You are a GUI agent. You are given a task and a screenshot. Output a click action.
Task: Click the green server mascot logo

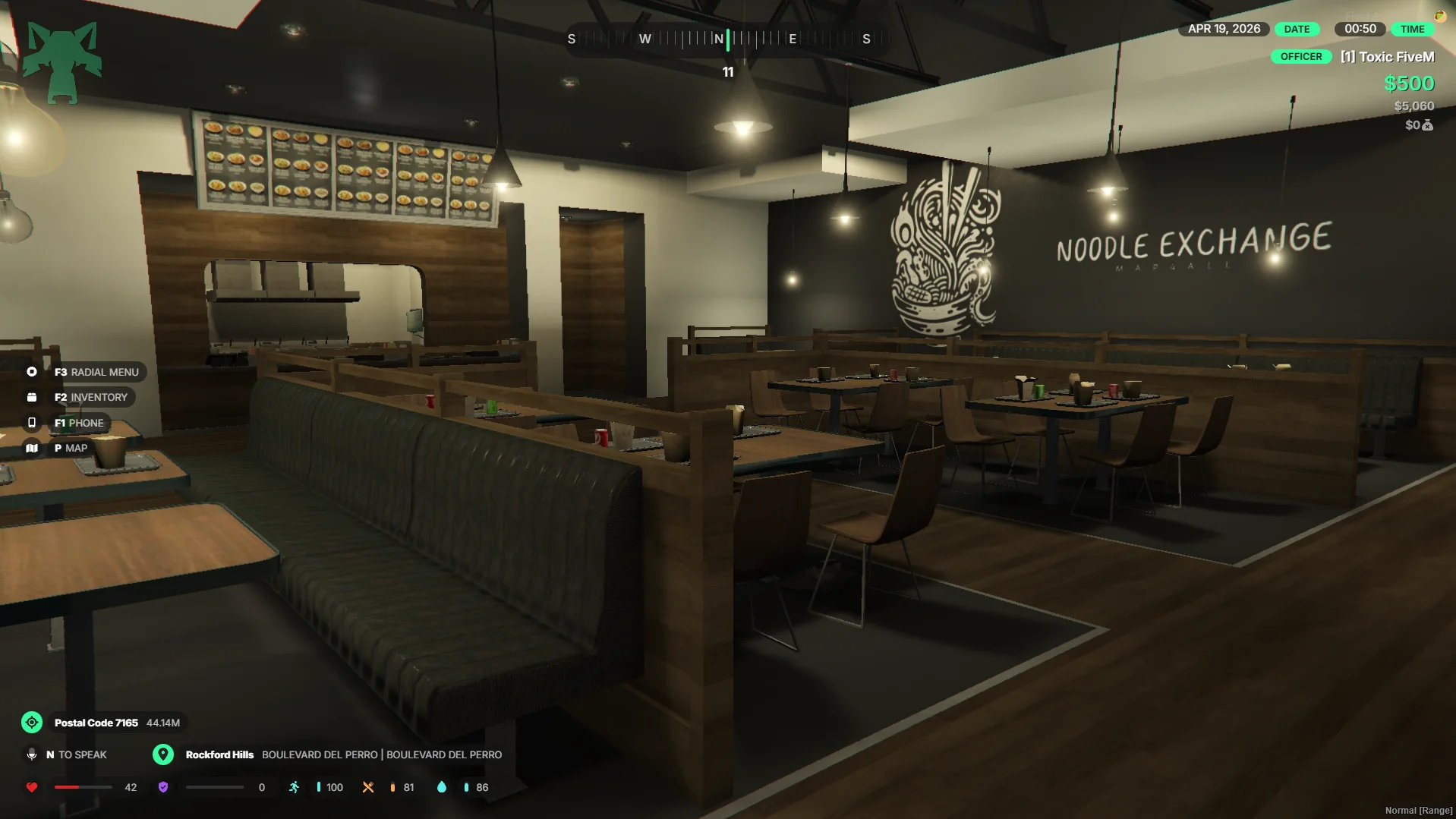point(62,62)
